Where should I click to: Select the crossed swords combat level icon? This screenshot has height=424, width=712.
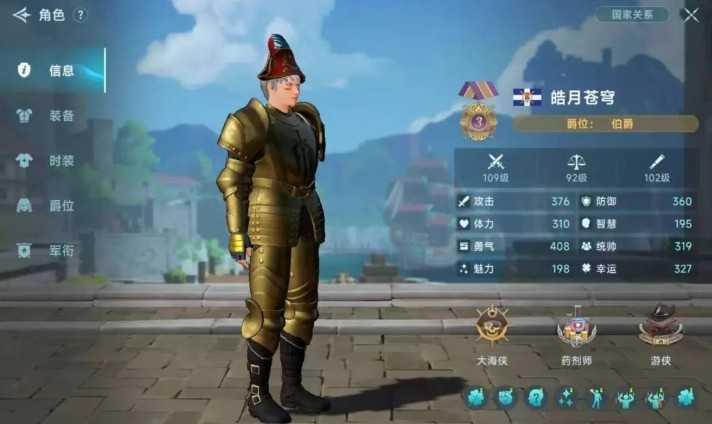click(496, 161)
